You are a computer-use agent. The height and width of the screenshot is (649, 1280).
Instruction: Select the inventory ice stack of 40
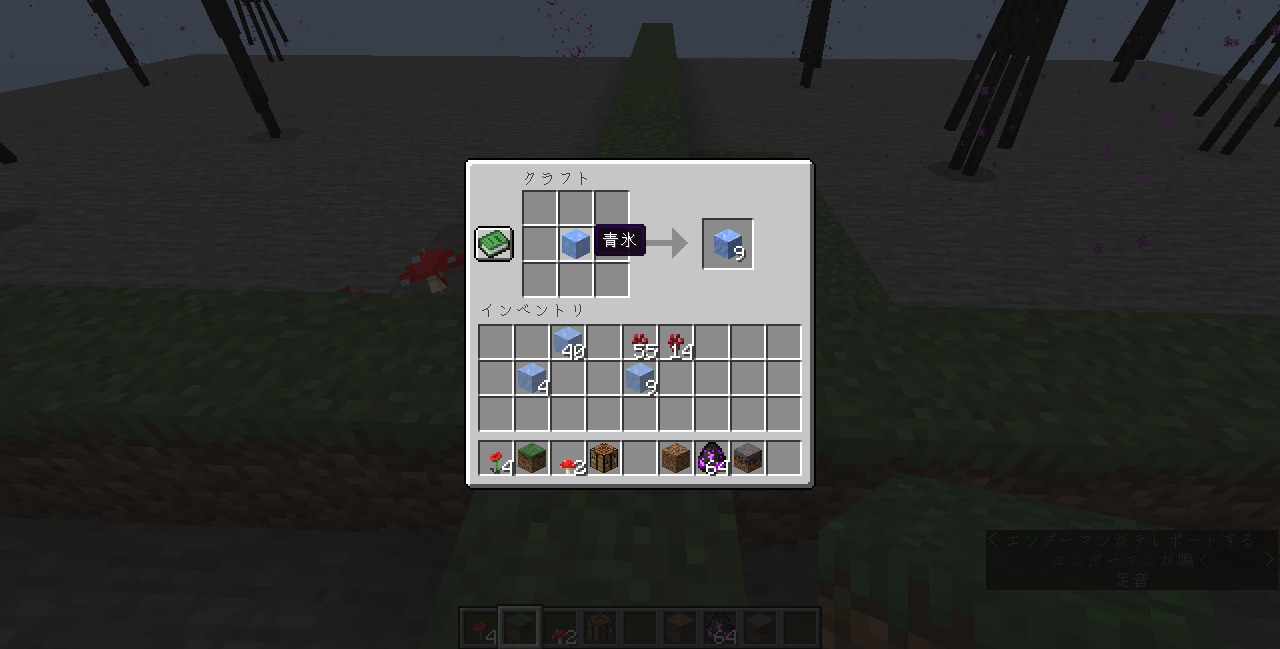click(x=568, y=342)
